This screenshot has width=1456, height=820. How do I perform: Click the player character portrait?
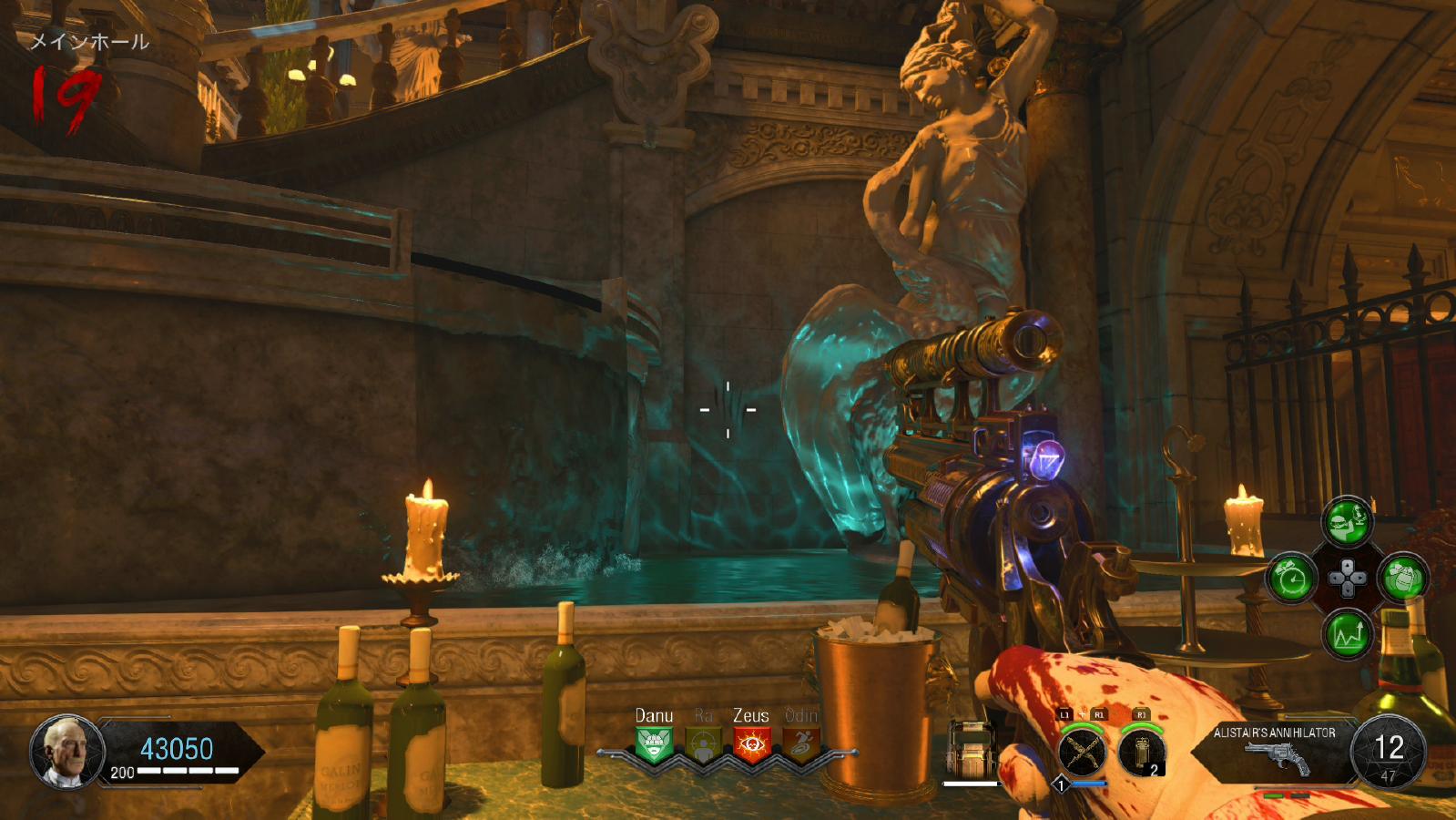(x=66, y=752)
